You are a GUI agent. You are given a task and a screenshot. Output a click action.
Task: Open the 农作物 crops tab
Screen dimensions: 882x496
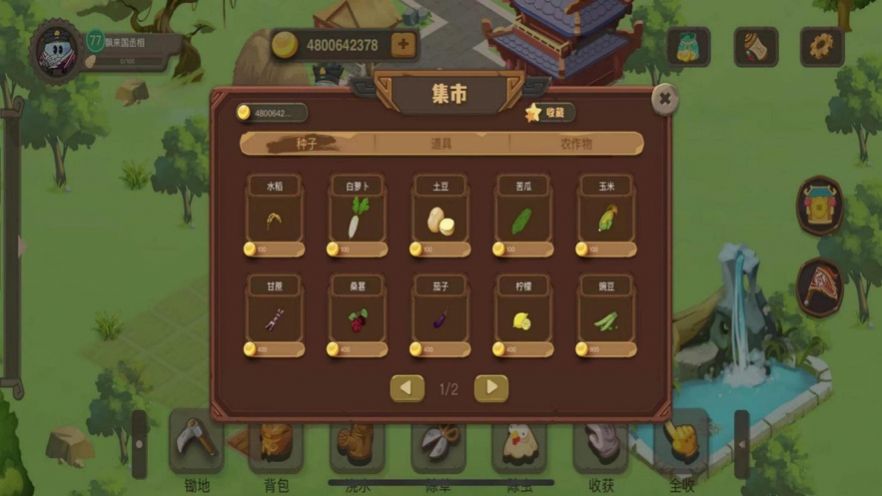click(x=575, y=144)
